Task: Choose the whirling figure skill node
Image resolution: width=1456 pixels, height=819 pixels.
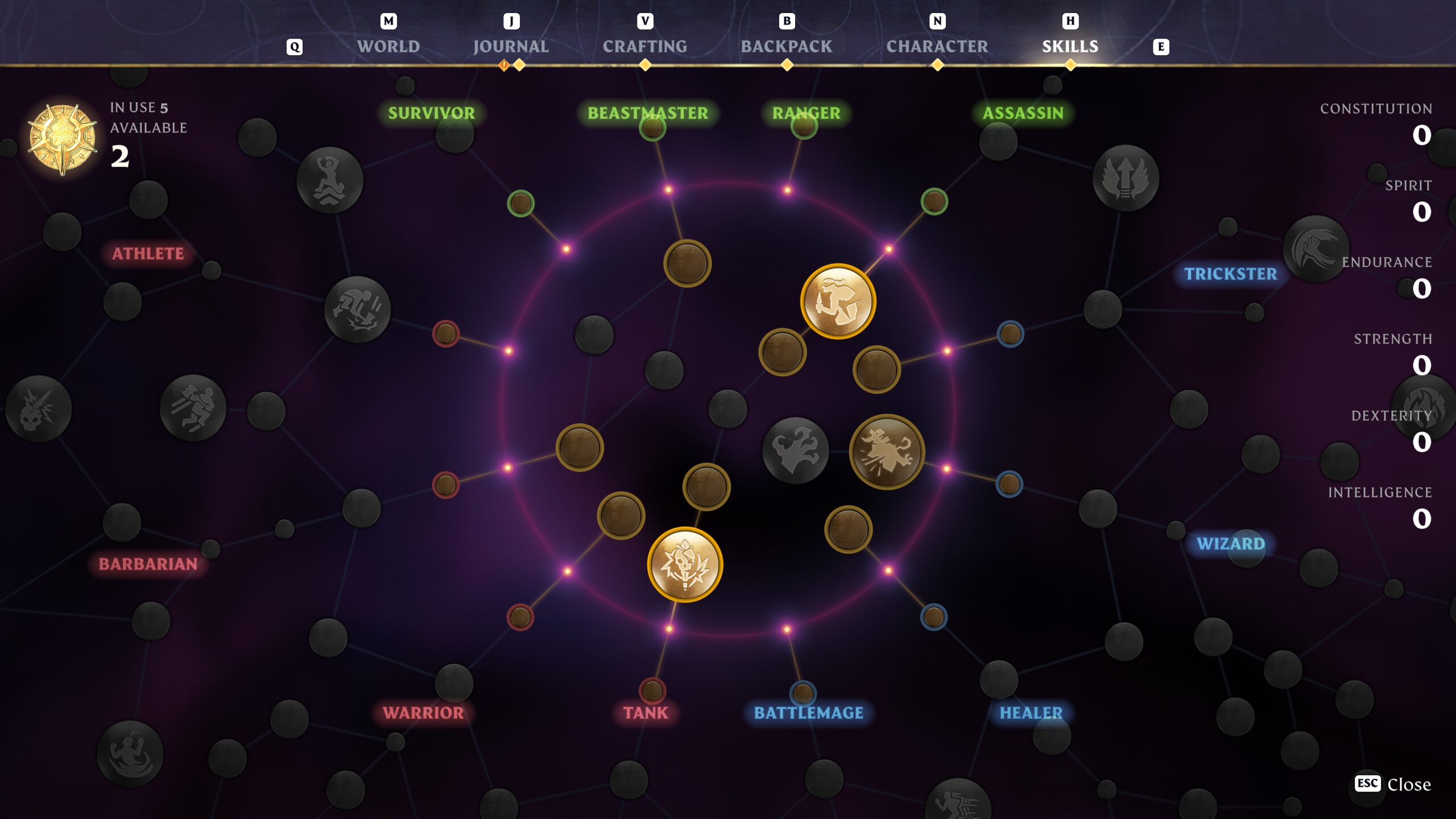Action: click(130, 754)
